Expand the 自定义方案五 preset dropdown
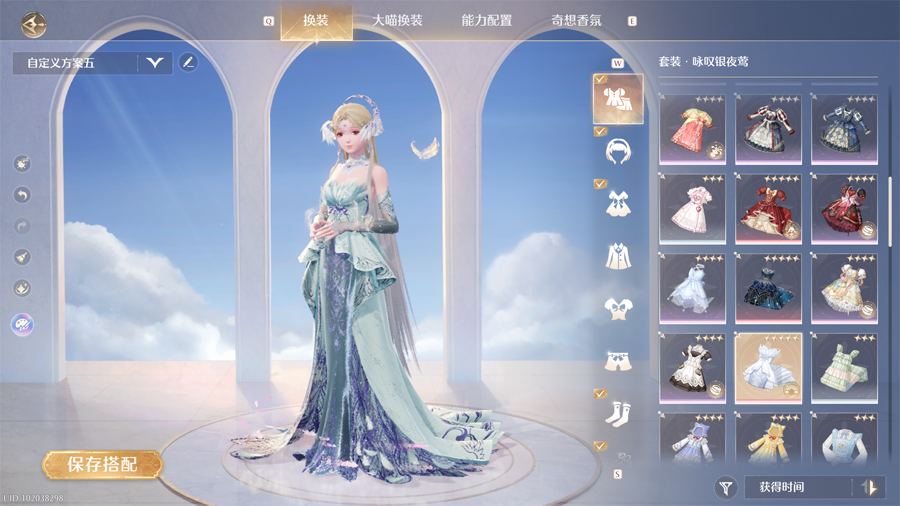Viewport: 900px width, 506px height. click(154, 63)
